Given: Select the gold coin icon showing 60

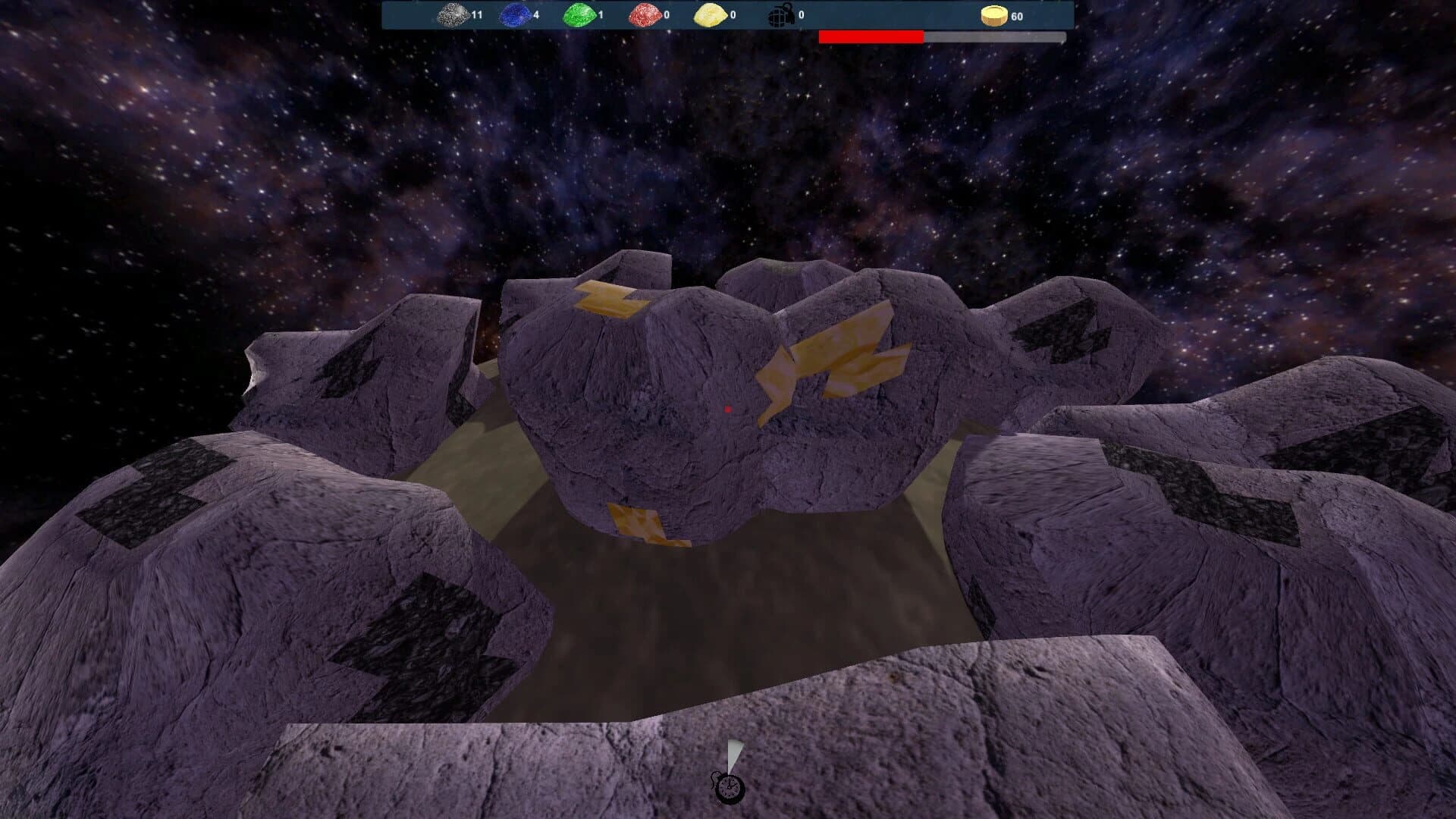Looking at the screenshot, I should pos(996,14).
